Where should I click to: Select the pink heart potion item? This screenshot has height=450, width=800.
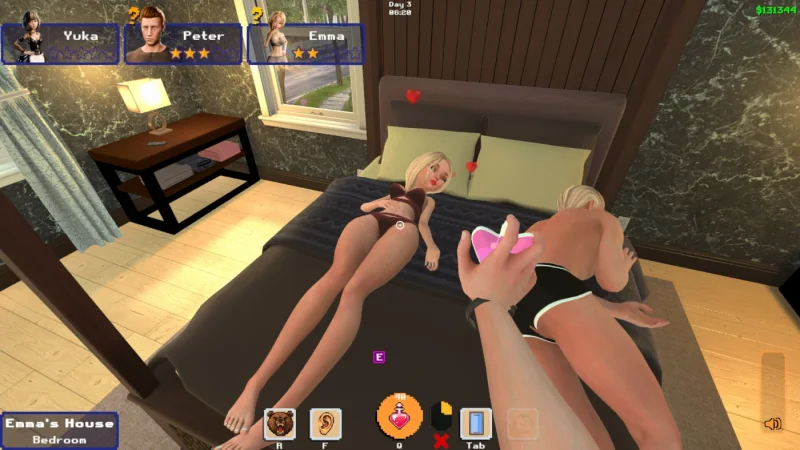click(400, 419)
